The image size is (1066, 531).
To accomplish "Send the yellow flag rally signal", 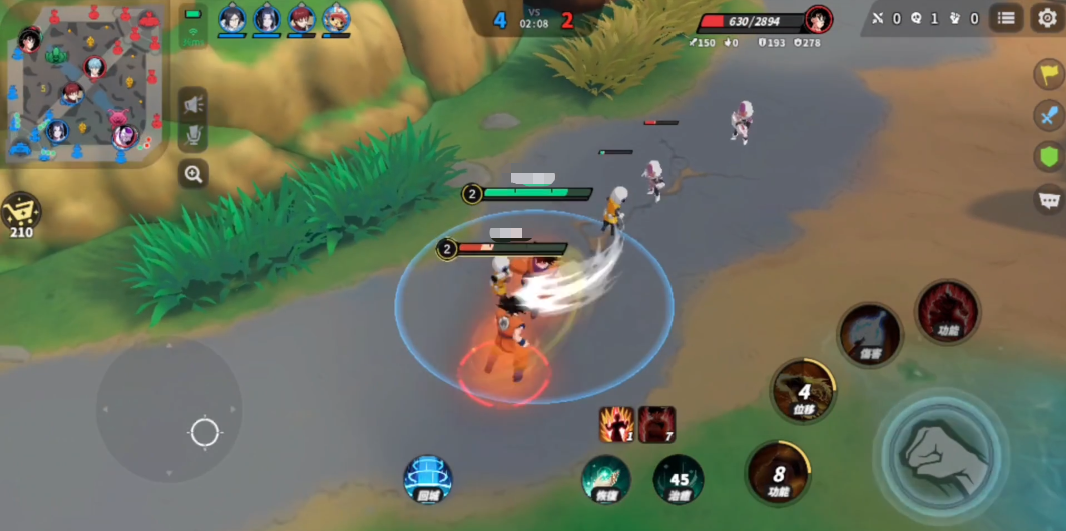I will click(1049, 73).
